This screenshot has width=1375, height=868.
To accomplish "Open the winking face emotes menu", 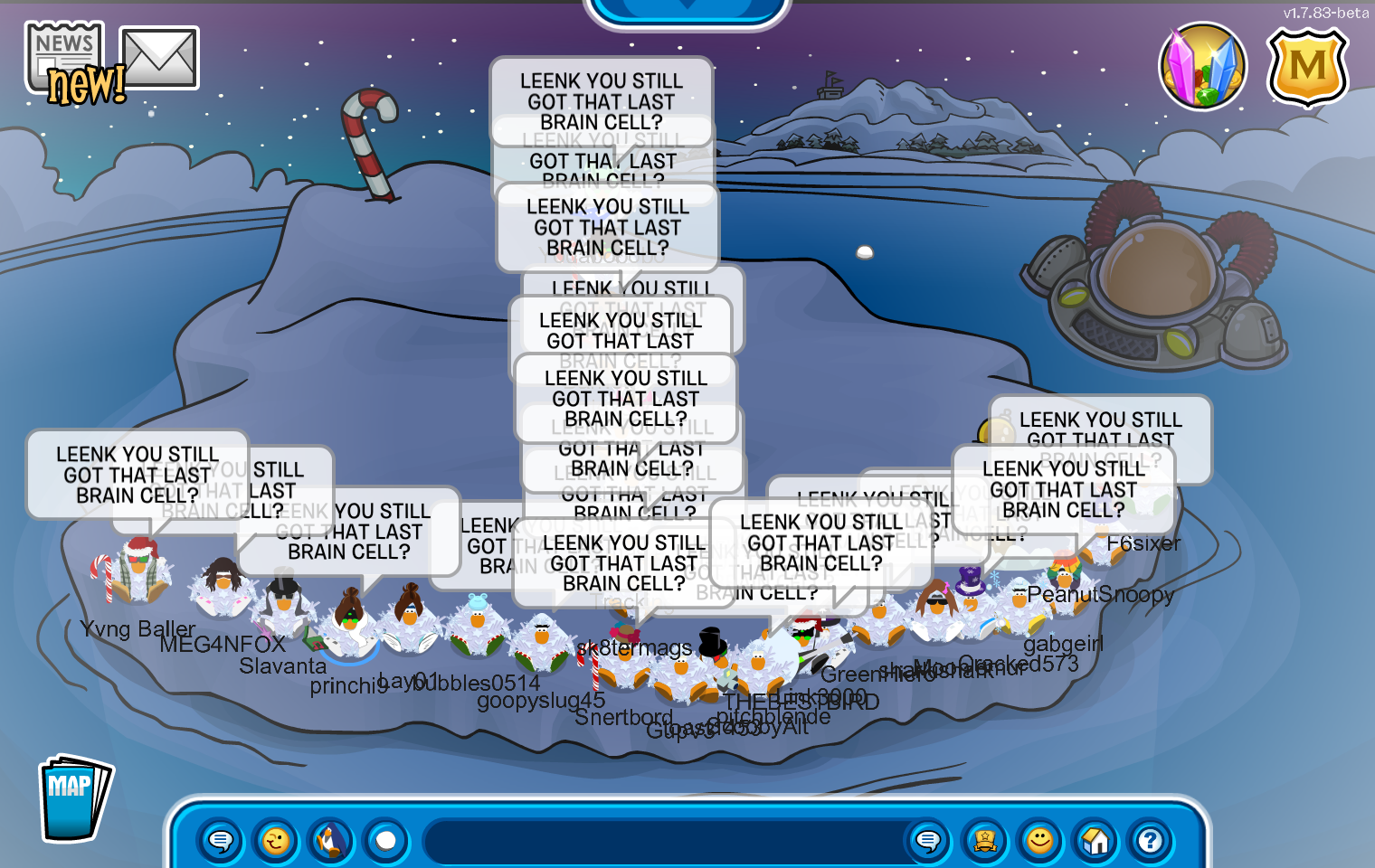I will click(x=276, y=841).
